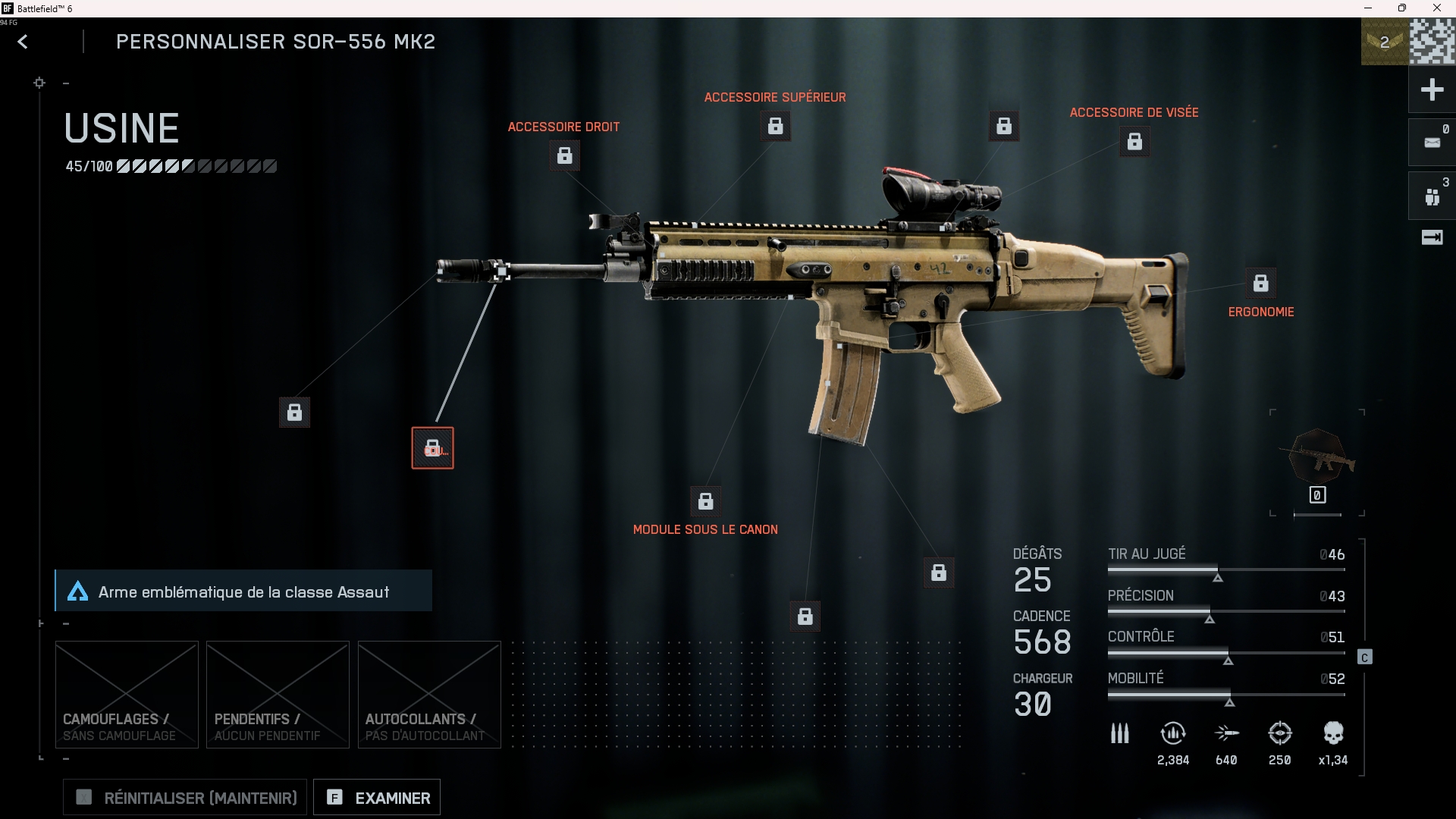Click the plus icon in right sidebar
Screen dimensions: 1456x819
[1432, 90]
